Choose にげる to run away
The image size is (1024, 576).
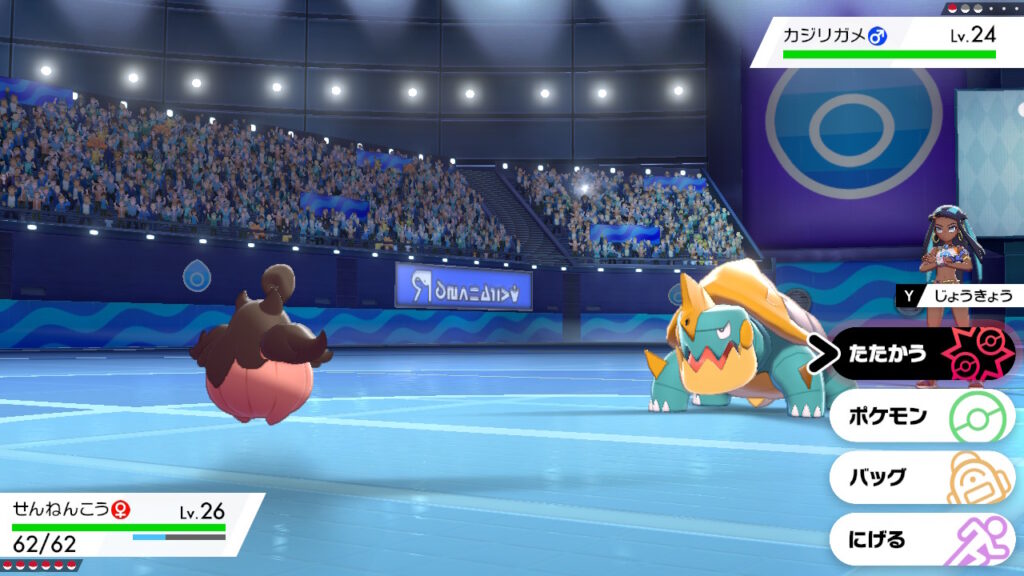point(920,540)
